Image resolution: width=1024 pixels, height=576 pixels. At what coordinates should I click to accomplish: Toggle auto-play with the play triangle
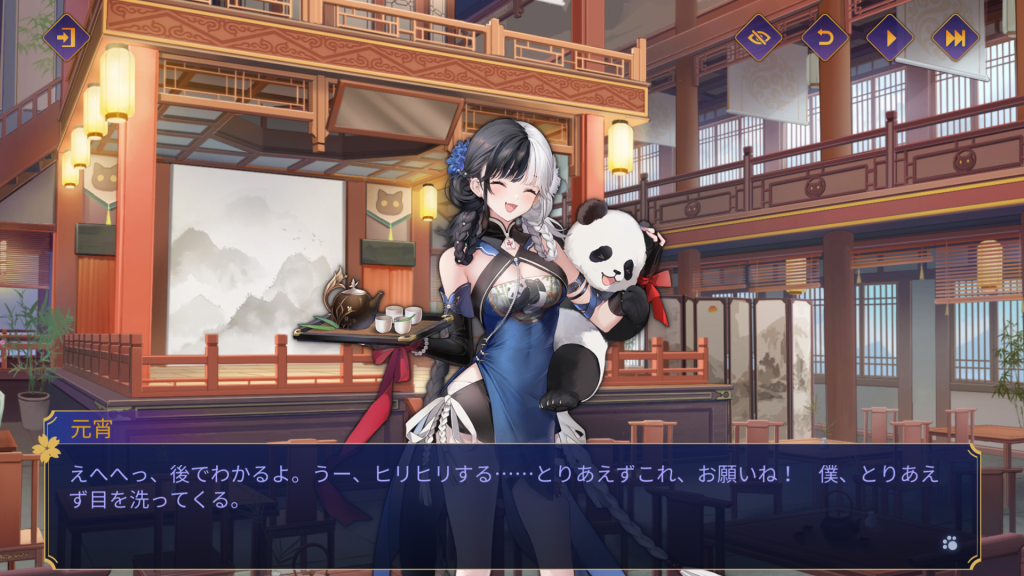tap(889, 38)
